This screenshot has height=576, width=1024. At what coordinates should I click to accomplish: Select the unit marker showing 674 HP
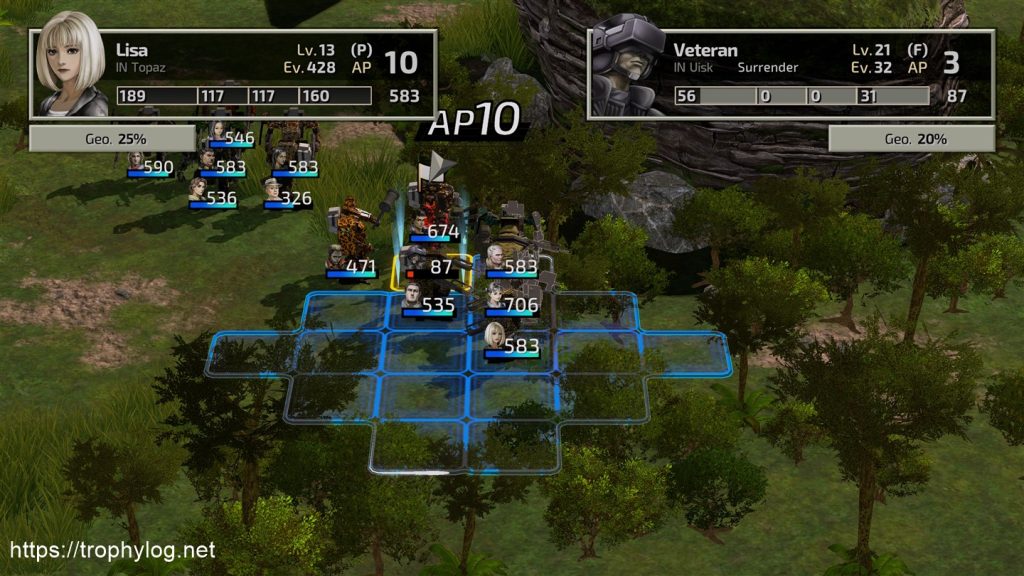pos(430,231)
